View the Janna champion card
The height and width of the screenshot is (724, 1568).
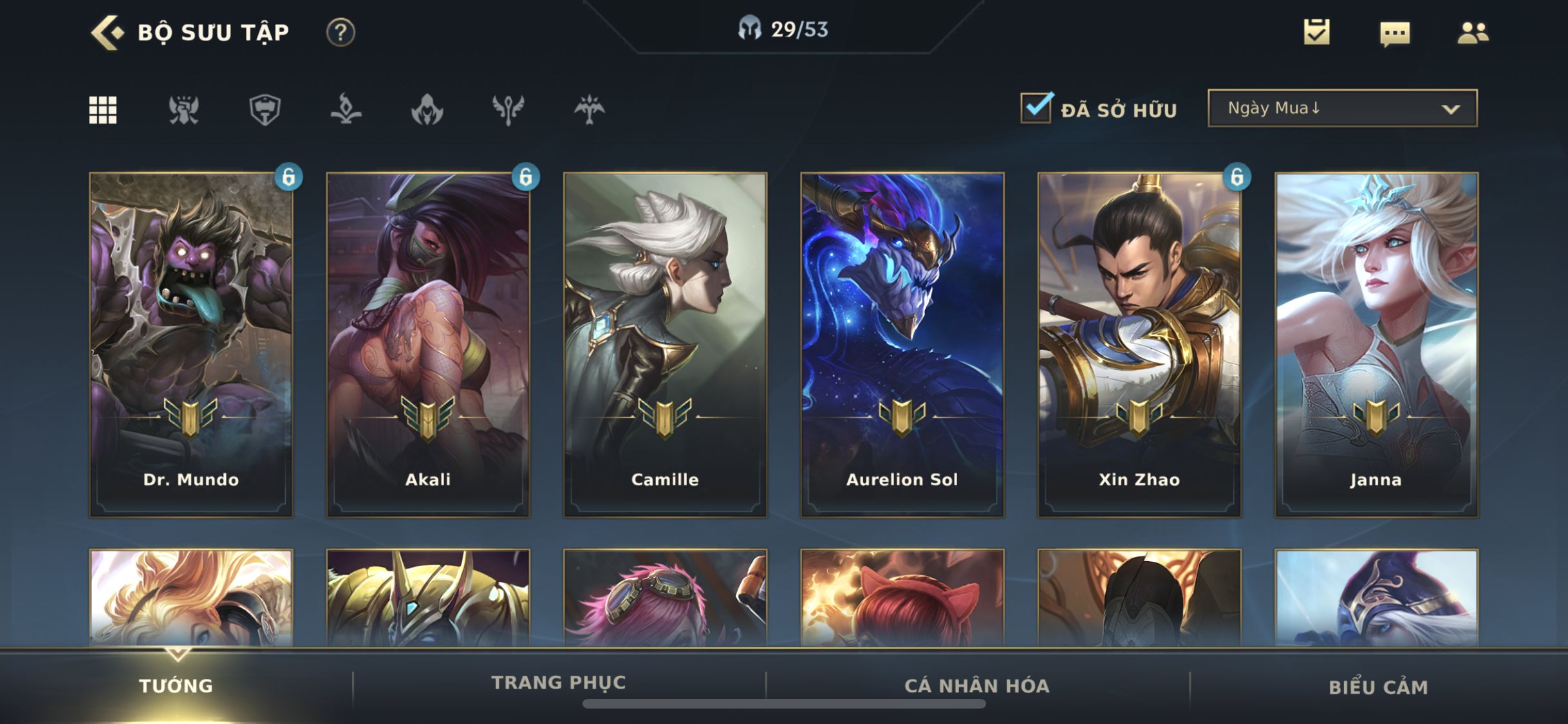1376,344
